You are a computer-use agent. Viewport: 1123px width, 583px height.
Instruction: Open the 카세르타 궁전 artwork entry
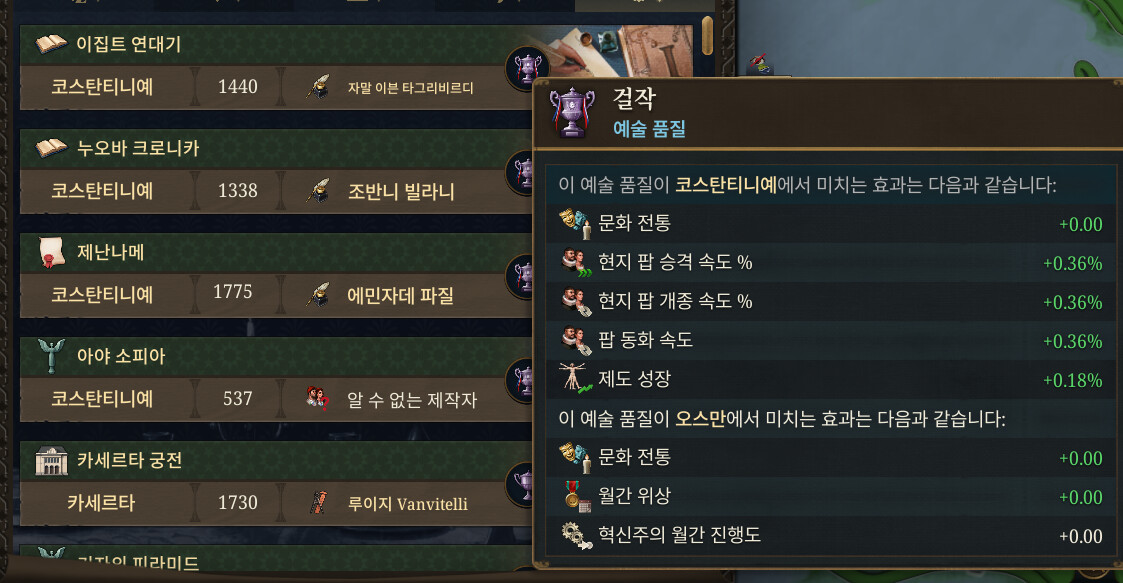(x=129, y=461)
